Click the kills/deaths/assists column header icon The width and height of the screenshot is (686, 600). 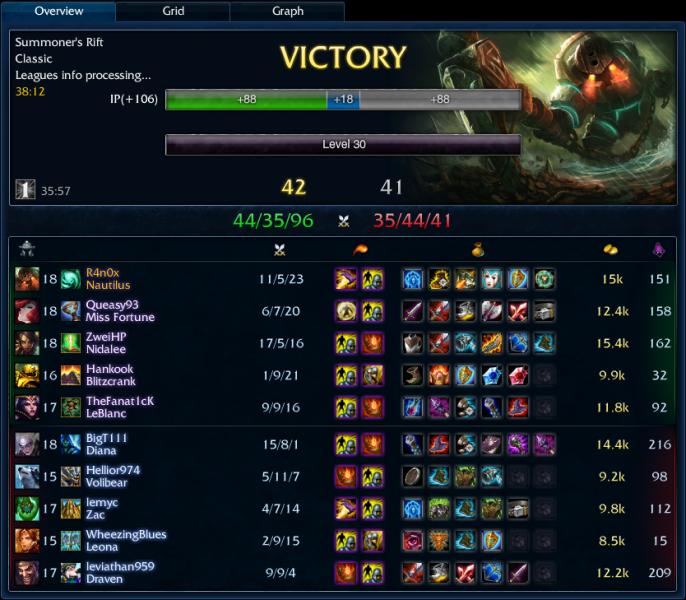279,250
